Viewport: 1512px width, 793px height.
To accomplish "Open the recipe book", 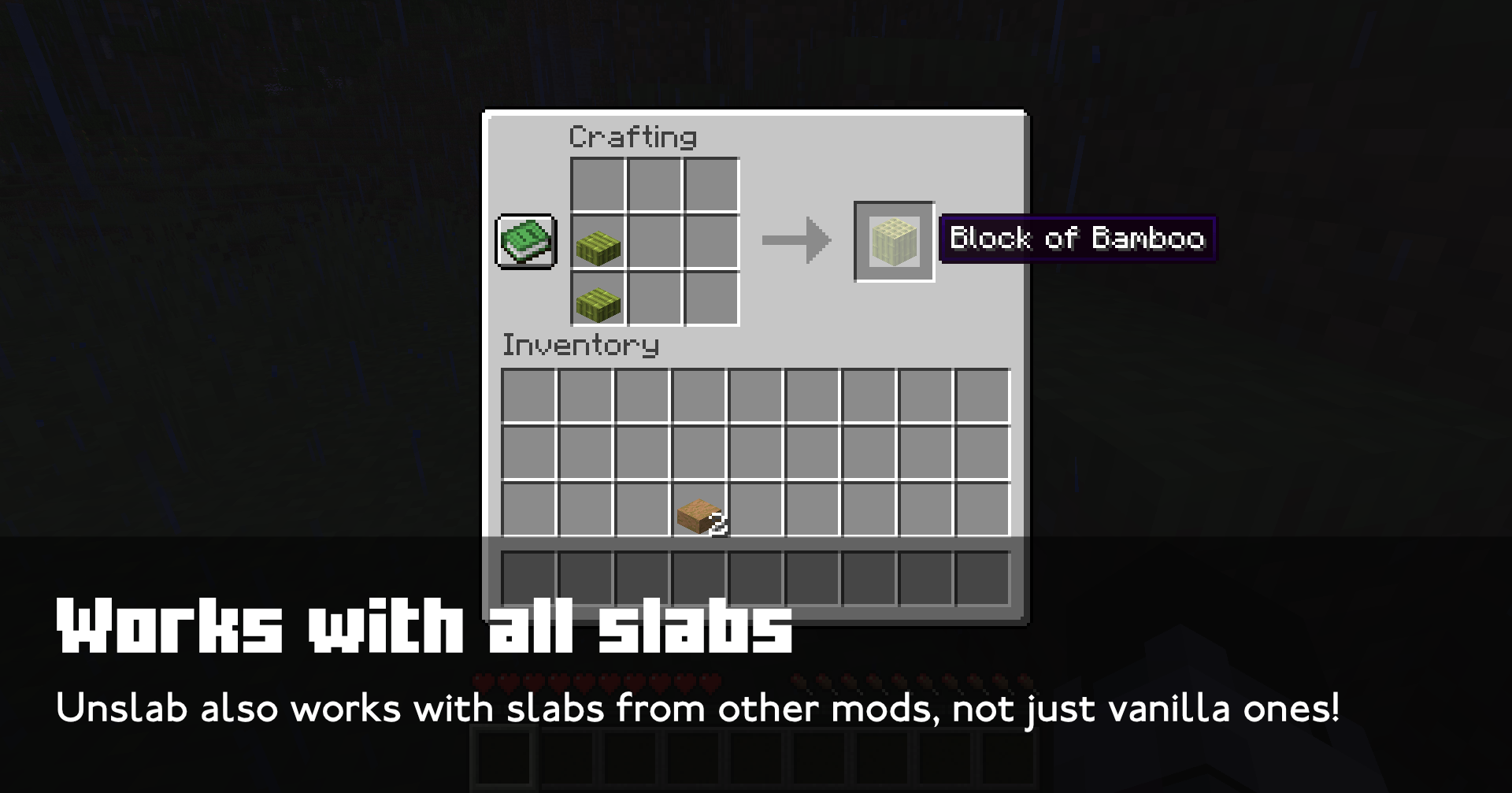I will click(x=526, y=240).
